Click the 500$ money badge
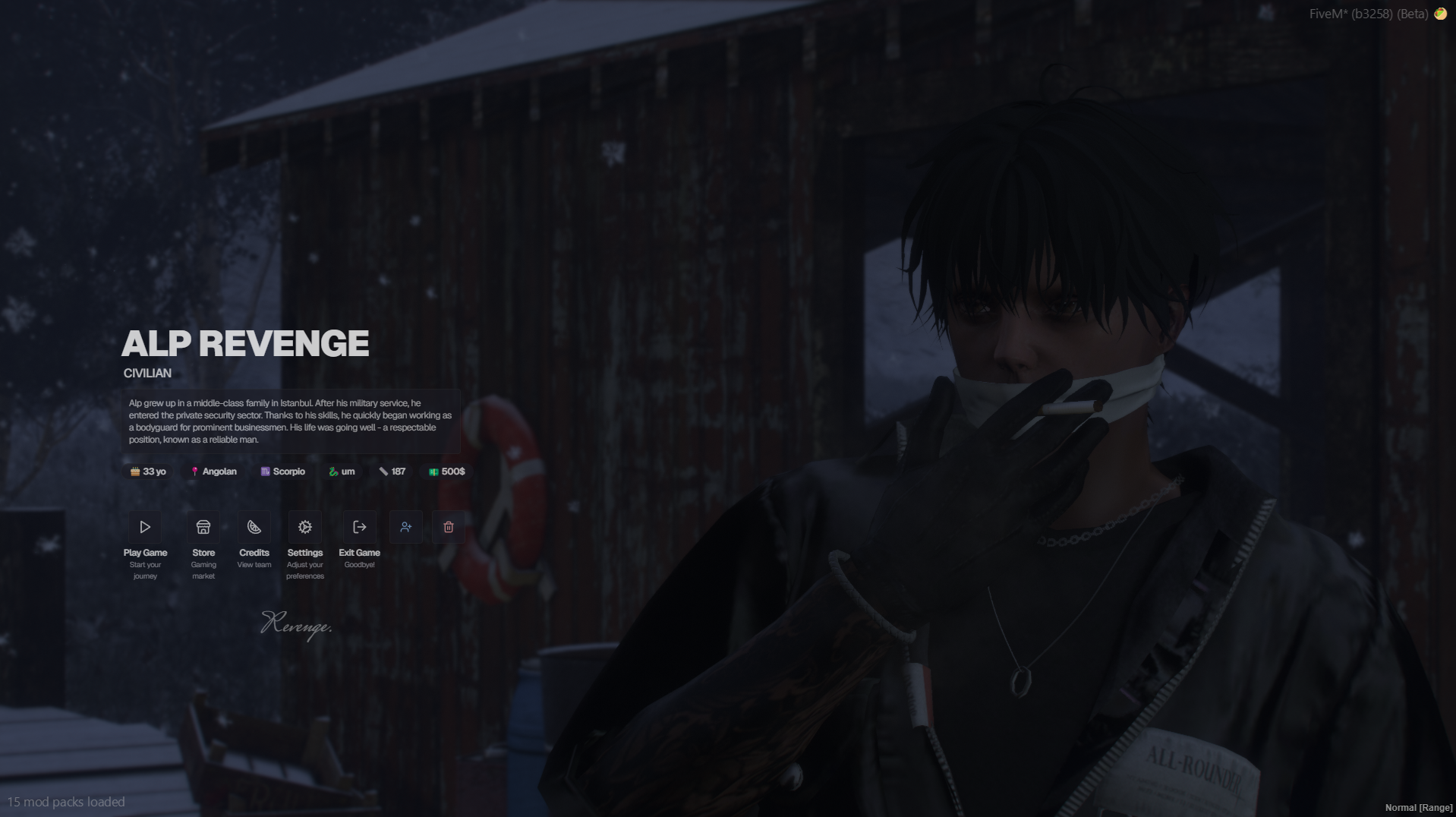The image size is (1456, 817). click(446, 472)
